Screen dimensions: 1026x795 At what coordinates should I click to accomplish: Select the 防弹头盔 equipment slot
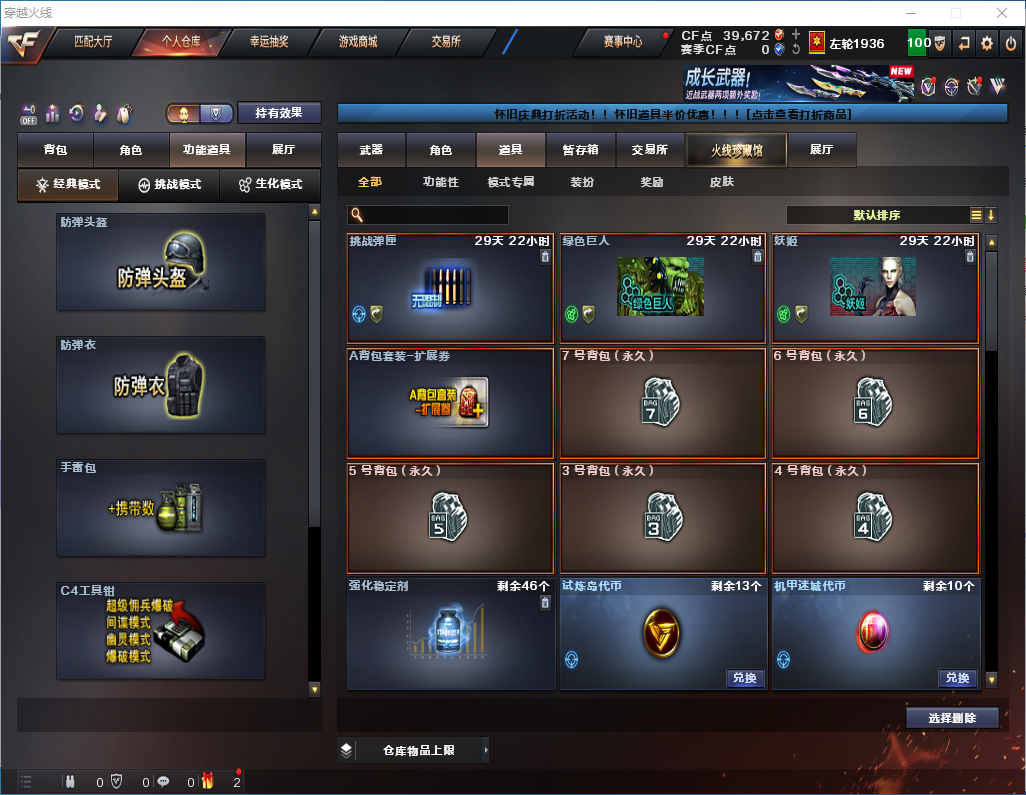point(161,262)
